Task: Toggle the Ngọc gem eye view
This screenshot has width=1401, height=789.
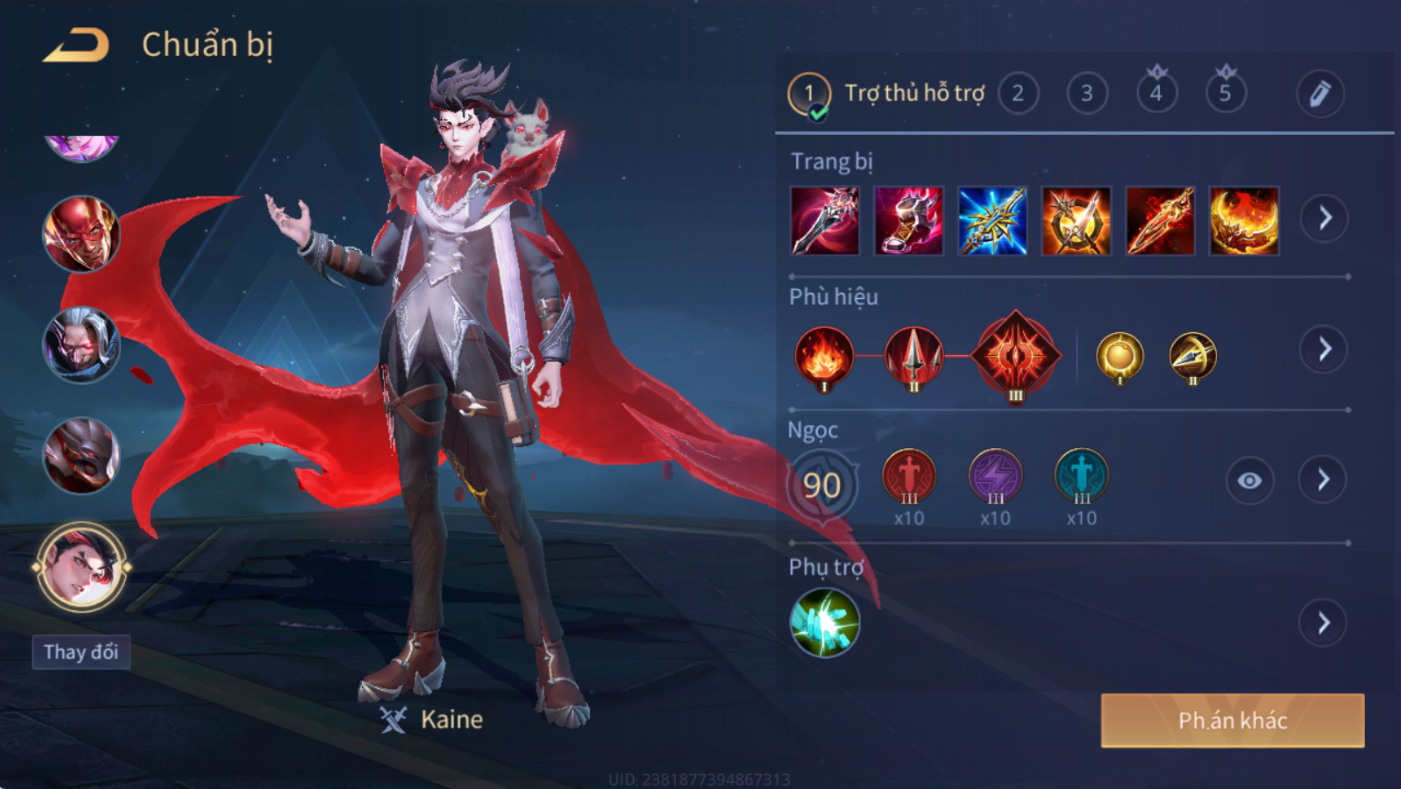Action: pyautogui.click(x=1250, y=481)
